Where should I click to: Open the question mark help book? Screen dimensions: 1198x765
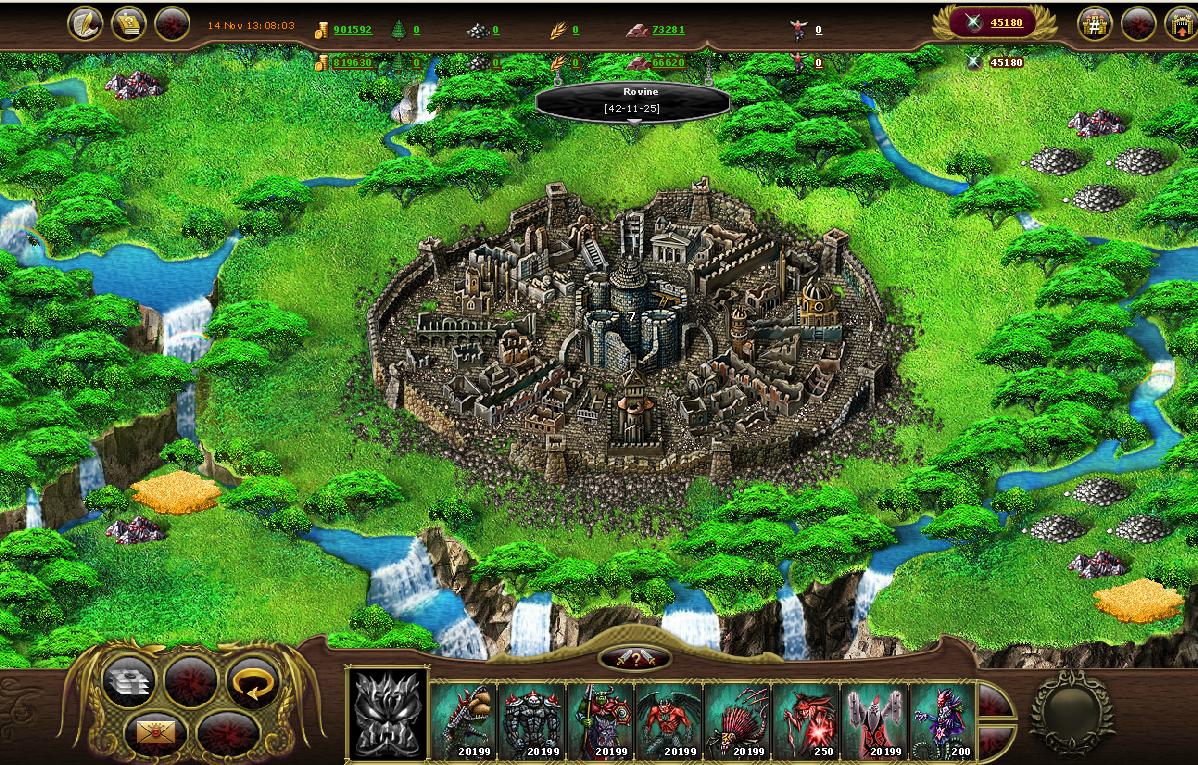pos(128,24)
